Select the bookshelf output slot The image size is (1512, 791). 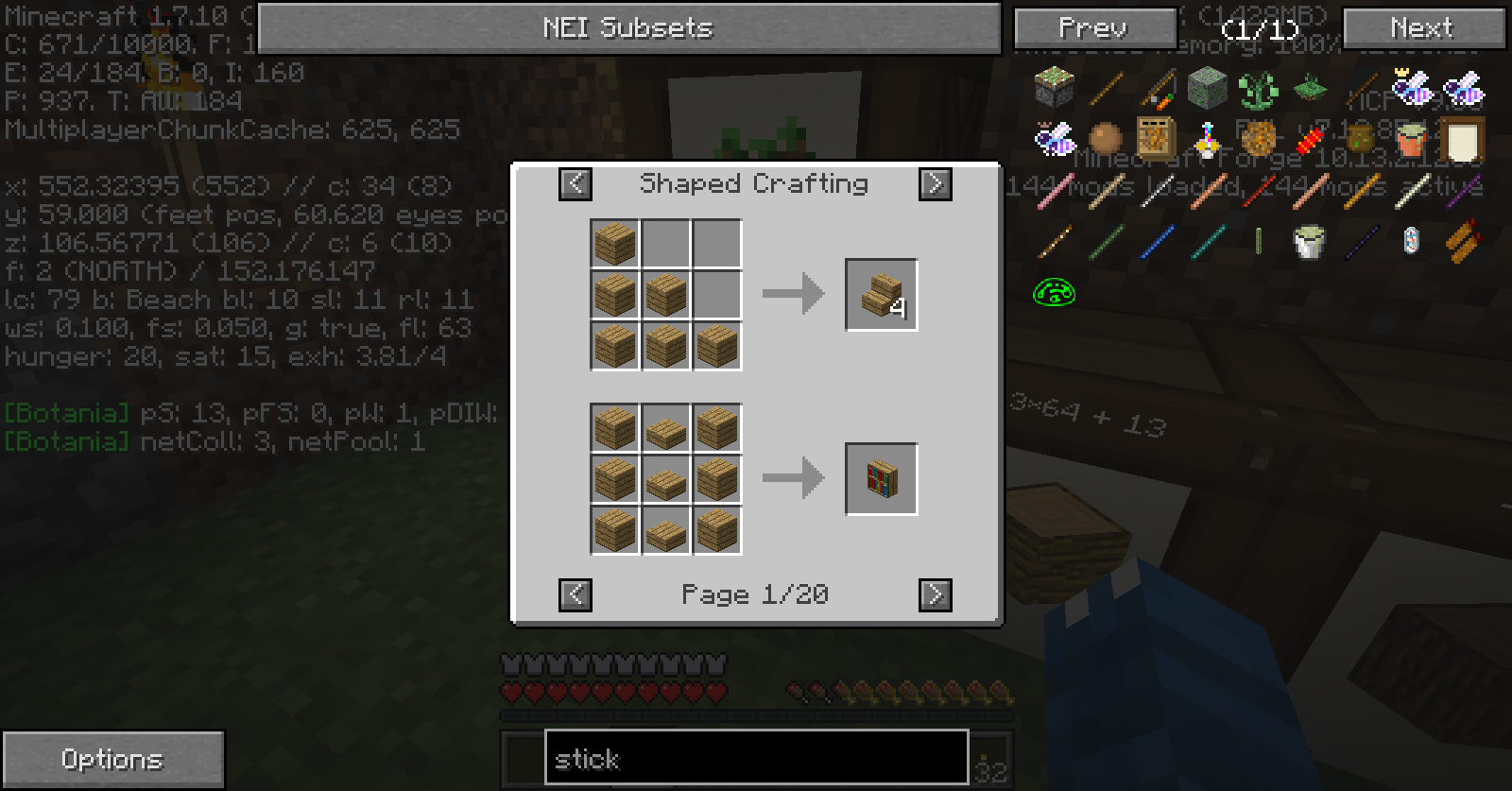click(881, 479)
